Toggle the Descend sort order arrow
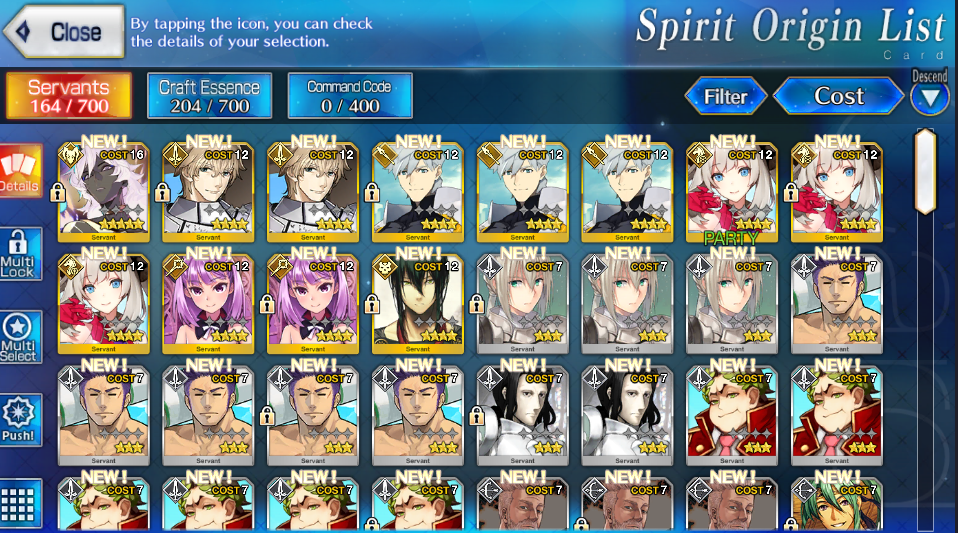The image size is (958, 533). tap(930, 97)
